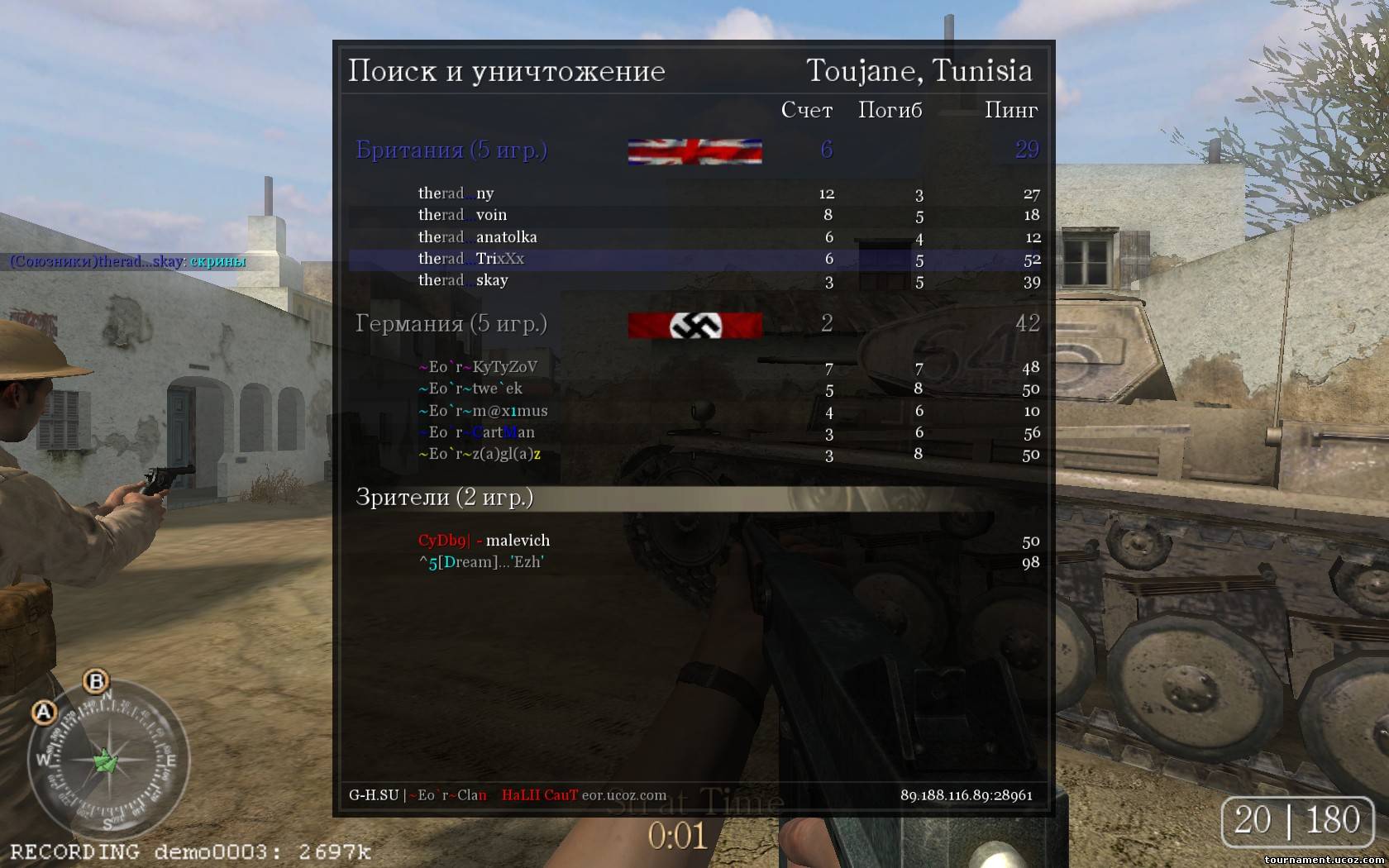Click the Британия team header

[x=451, y=150]
